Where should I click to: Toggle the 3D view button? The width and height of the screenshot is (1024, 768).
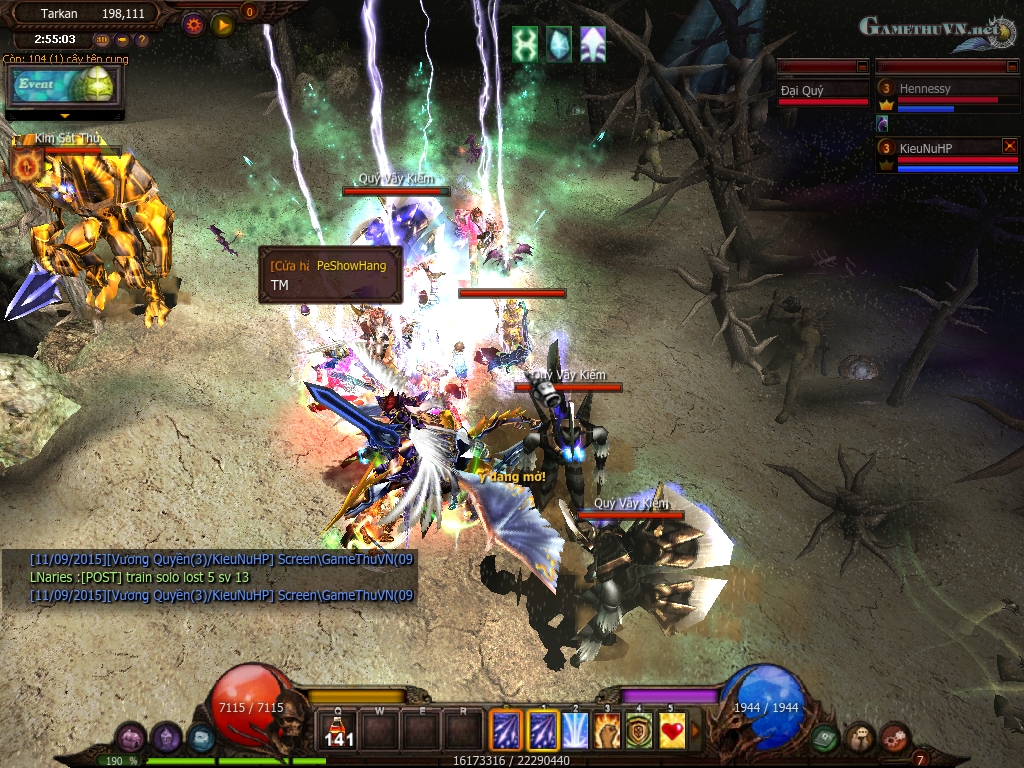[x=102, y=40]
